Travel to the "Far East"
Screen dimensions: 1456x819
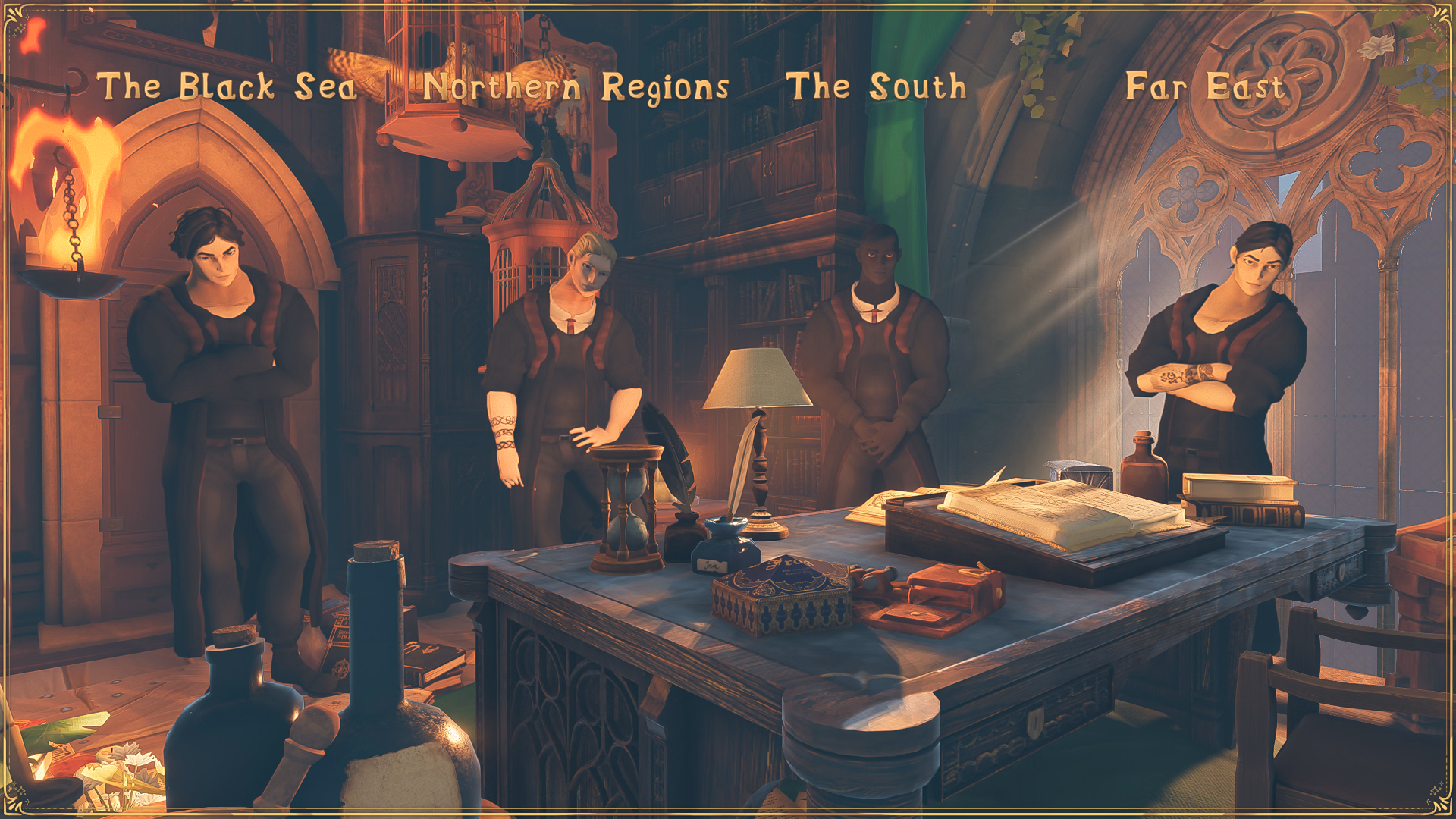pyautogui.click(x=1204, y=86)
